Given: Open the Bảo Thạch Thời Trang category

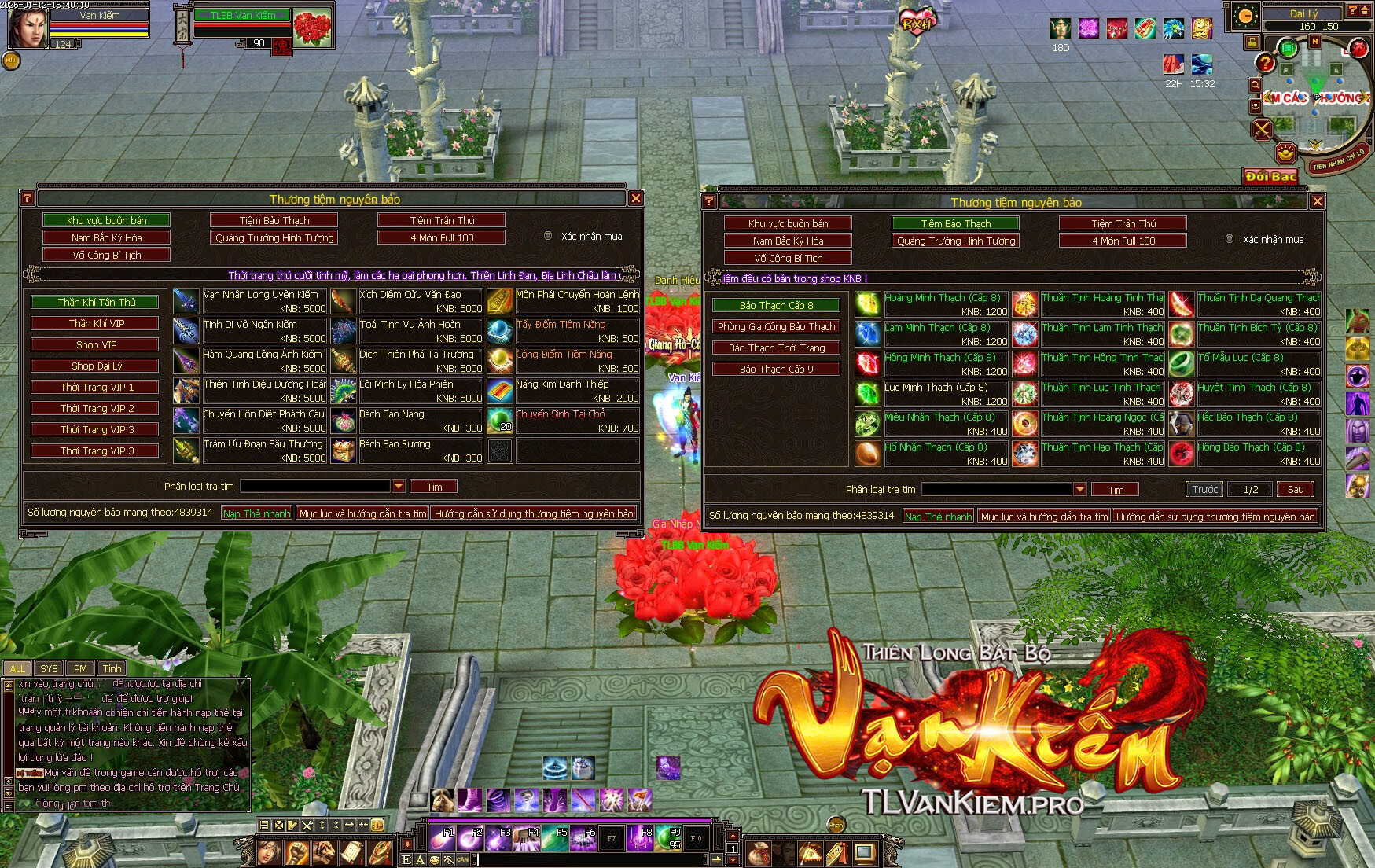Looking at the screenshot, I should point(776,348).
